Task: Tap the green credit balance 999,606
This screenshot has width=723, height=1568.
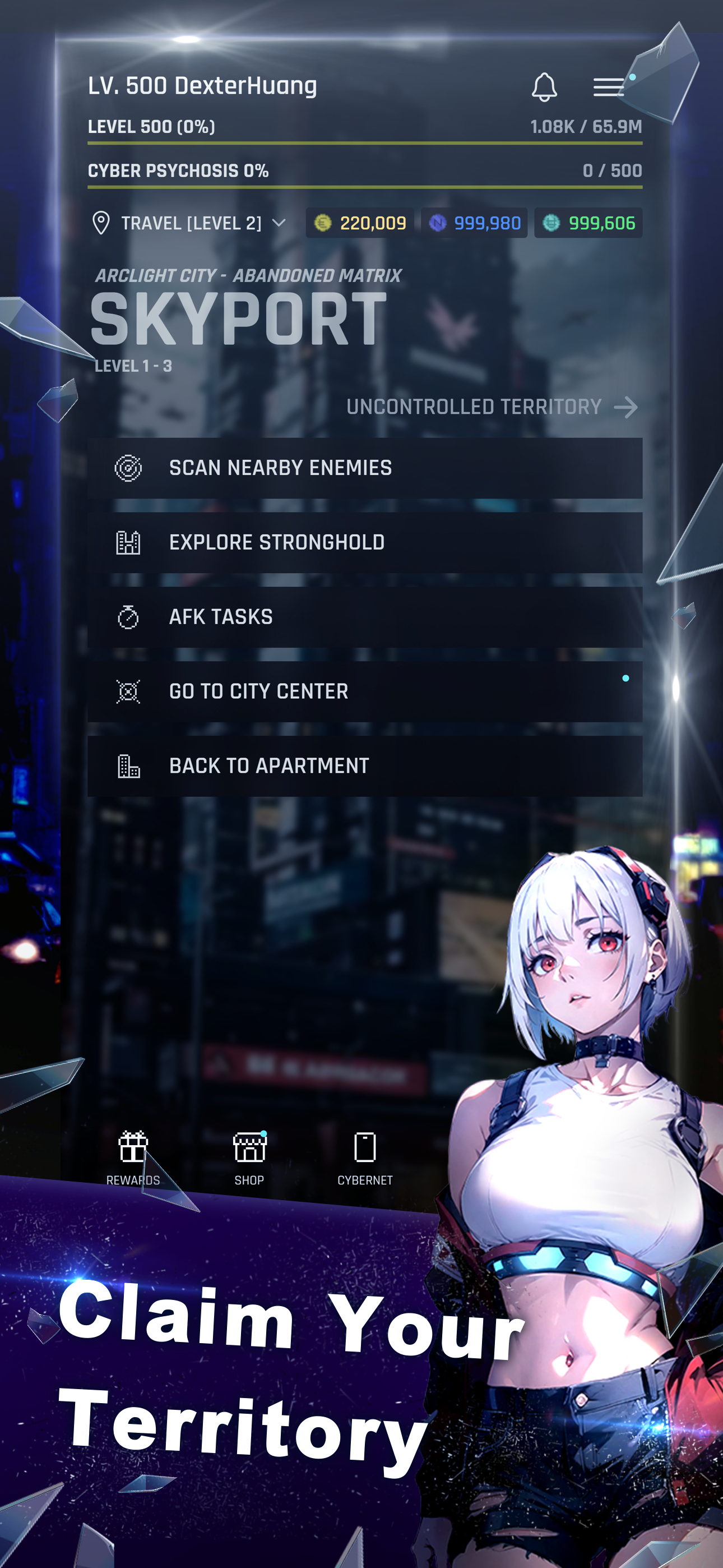Action: (587, 223)
